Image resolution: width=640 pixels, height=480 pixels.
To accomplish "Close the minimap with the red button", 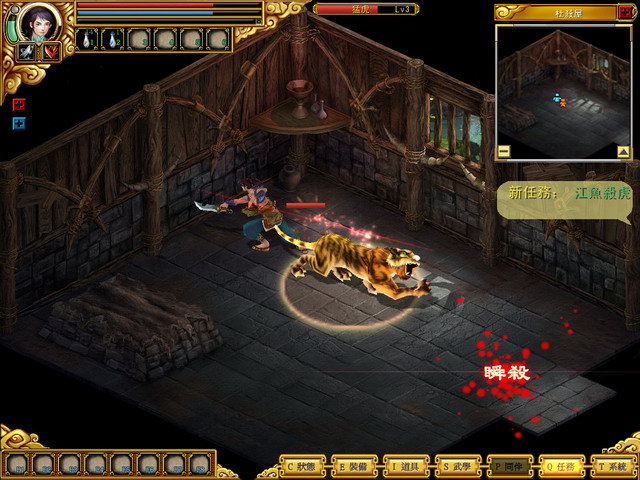I will [x=626, y=12].
